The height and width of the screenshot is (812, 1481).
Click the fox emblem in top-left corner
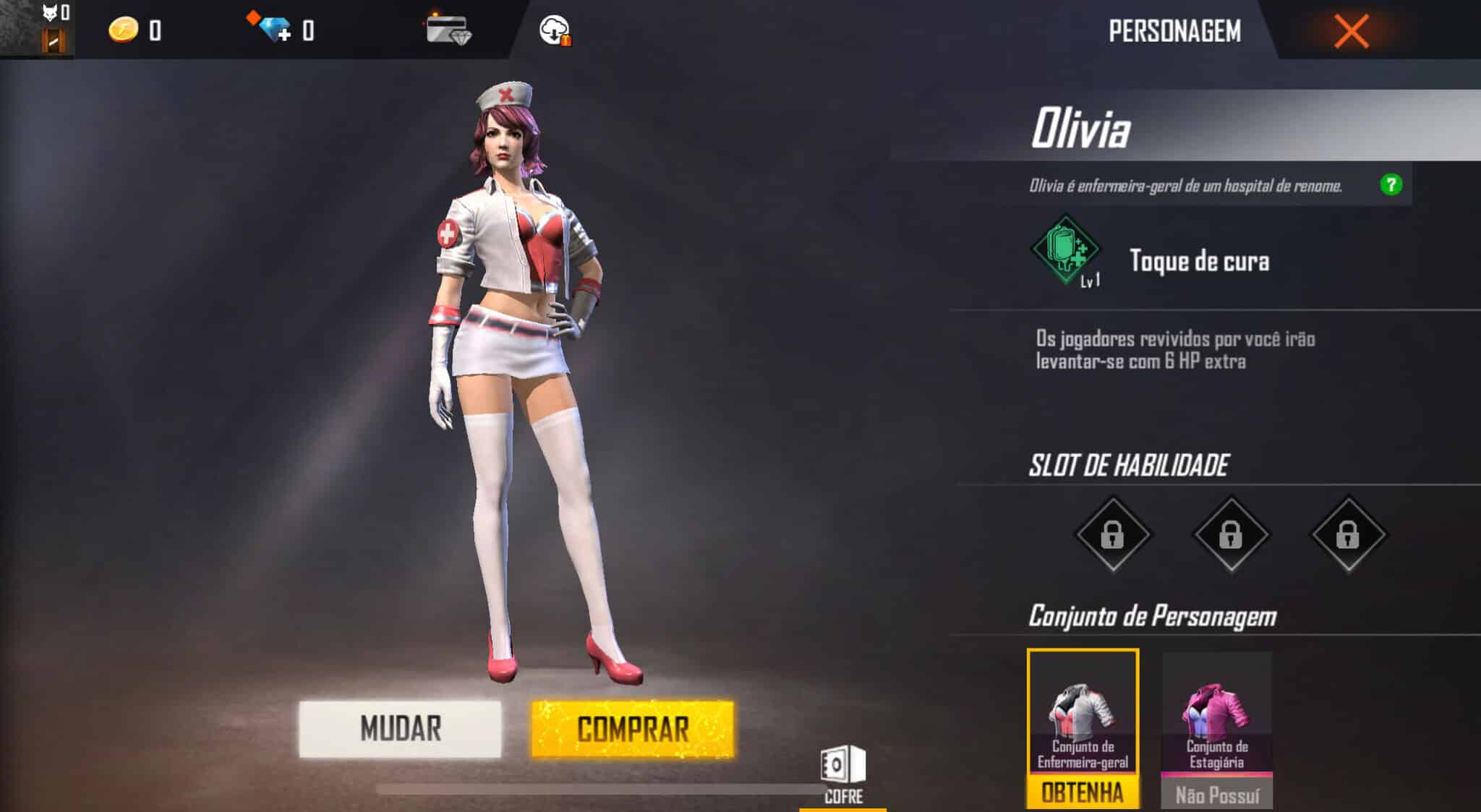49,13
